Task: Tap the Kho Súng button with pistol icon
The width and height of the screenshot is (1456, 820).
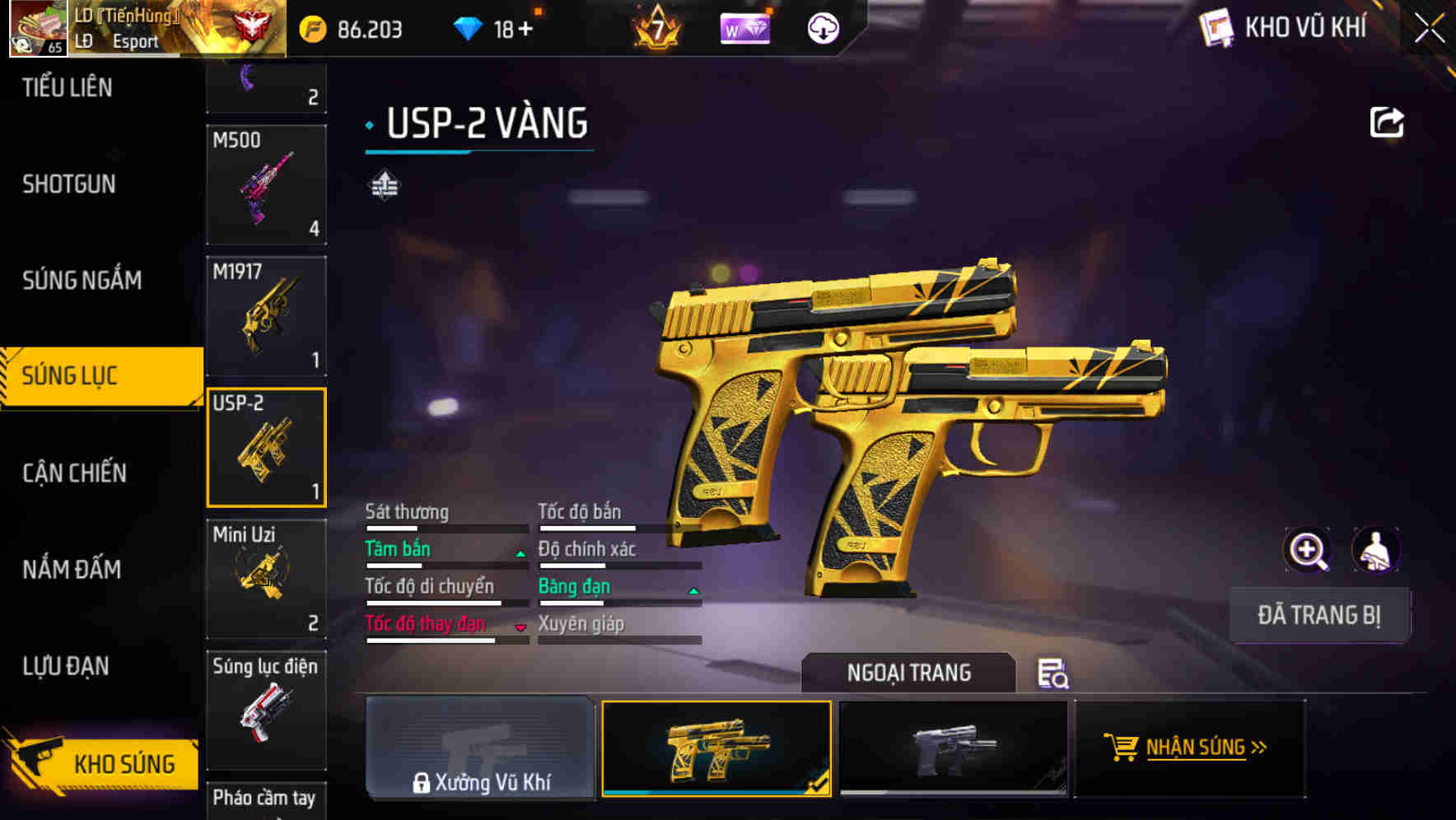Action: coord(99,763)
